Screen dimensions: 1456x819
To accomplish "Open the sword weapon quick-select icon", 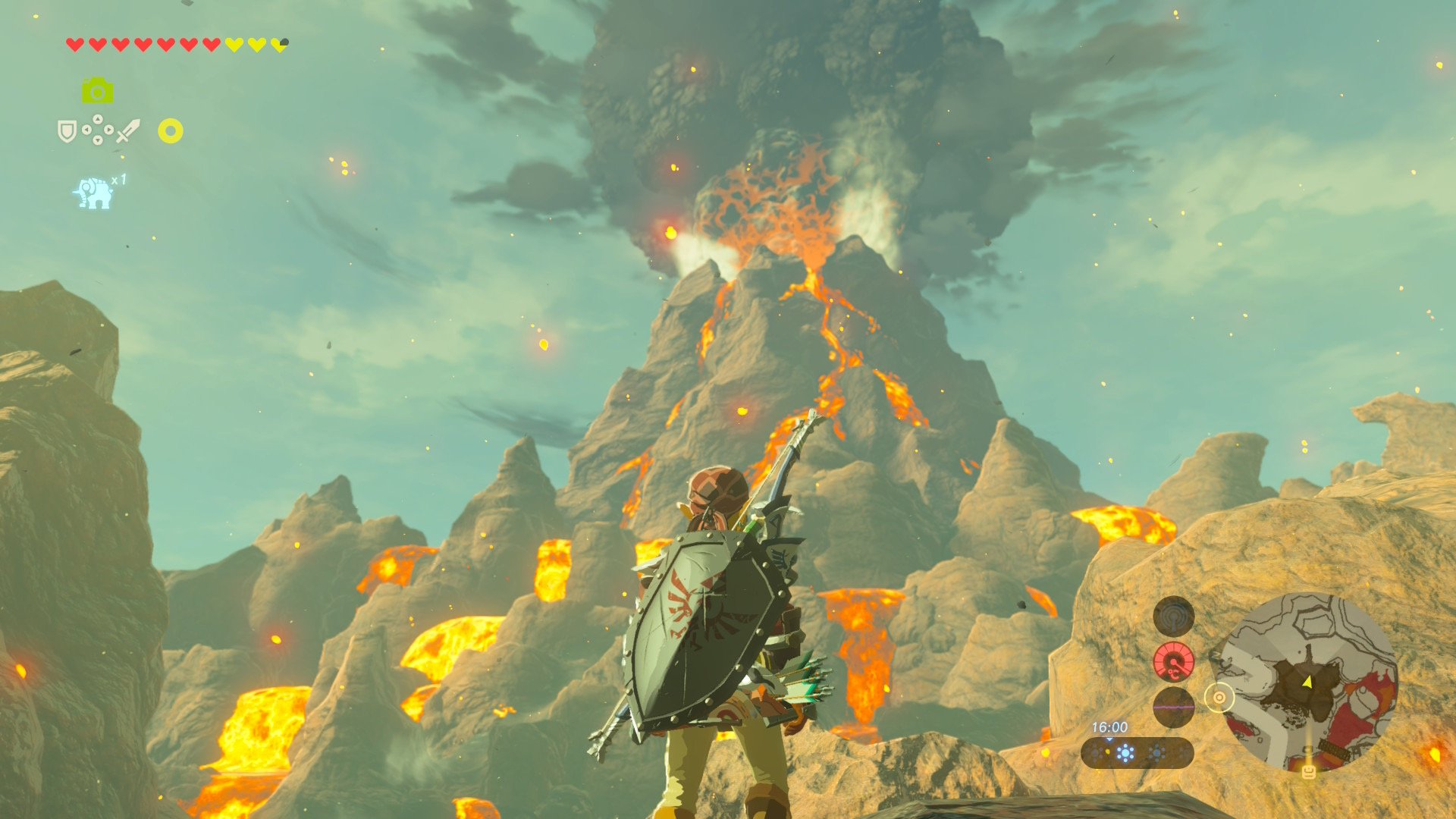I will click(128, 130).
